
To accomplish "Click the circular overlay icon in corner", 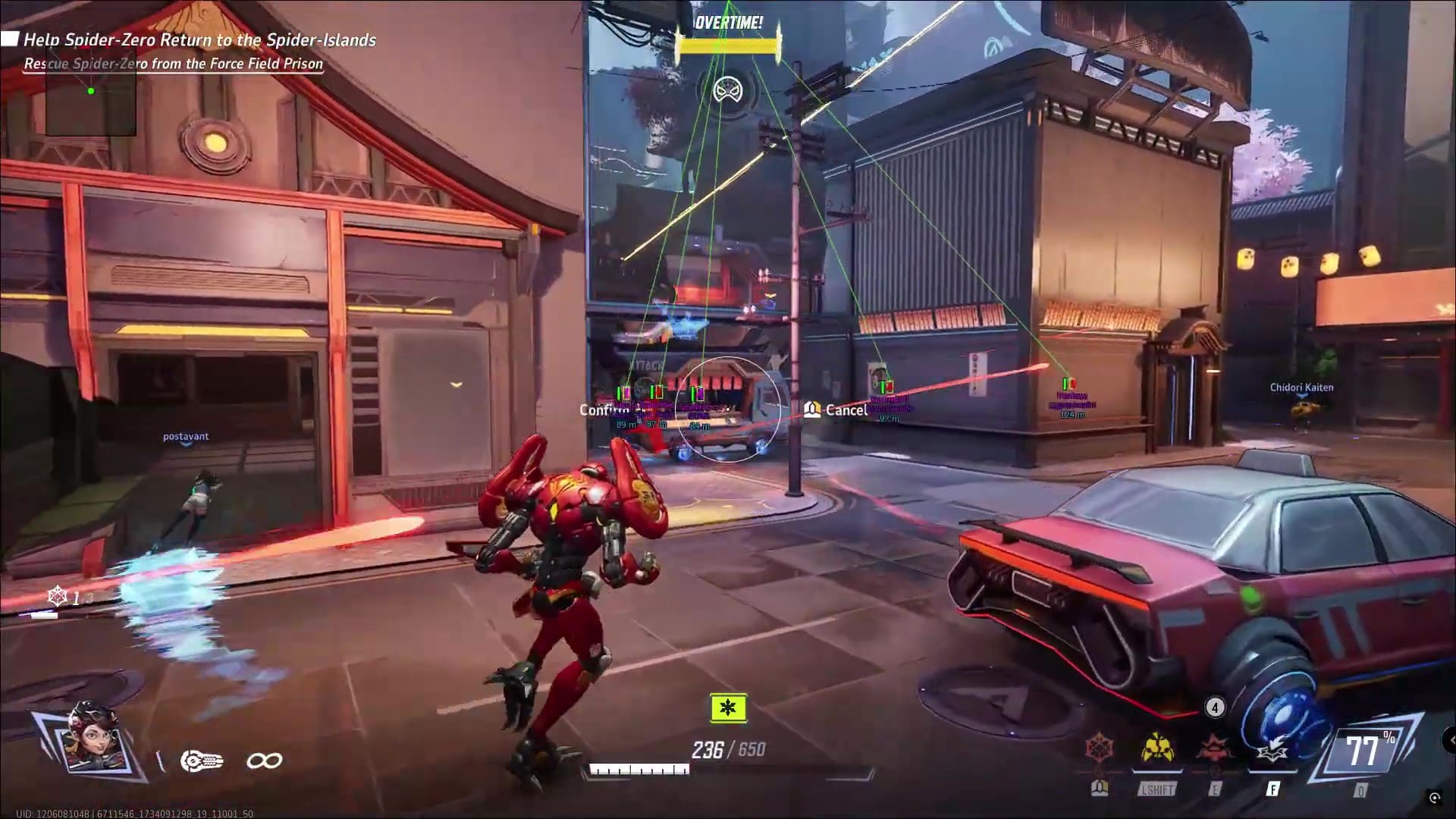I will (x=1434, y=797).
